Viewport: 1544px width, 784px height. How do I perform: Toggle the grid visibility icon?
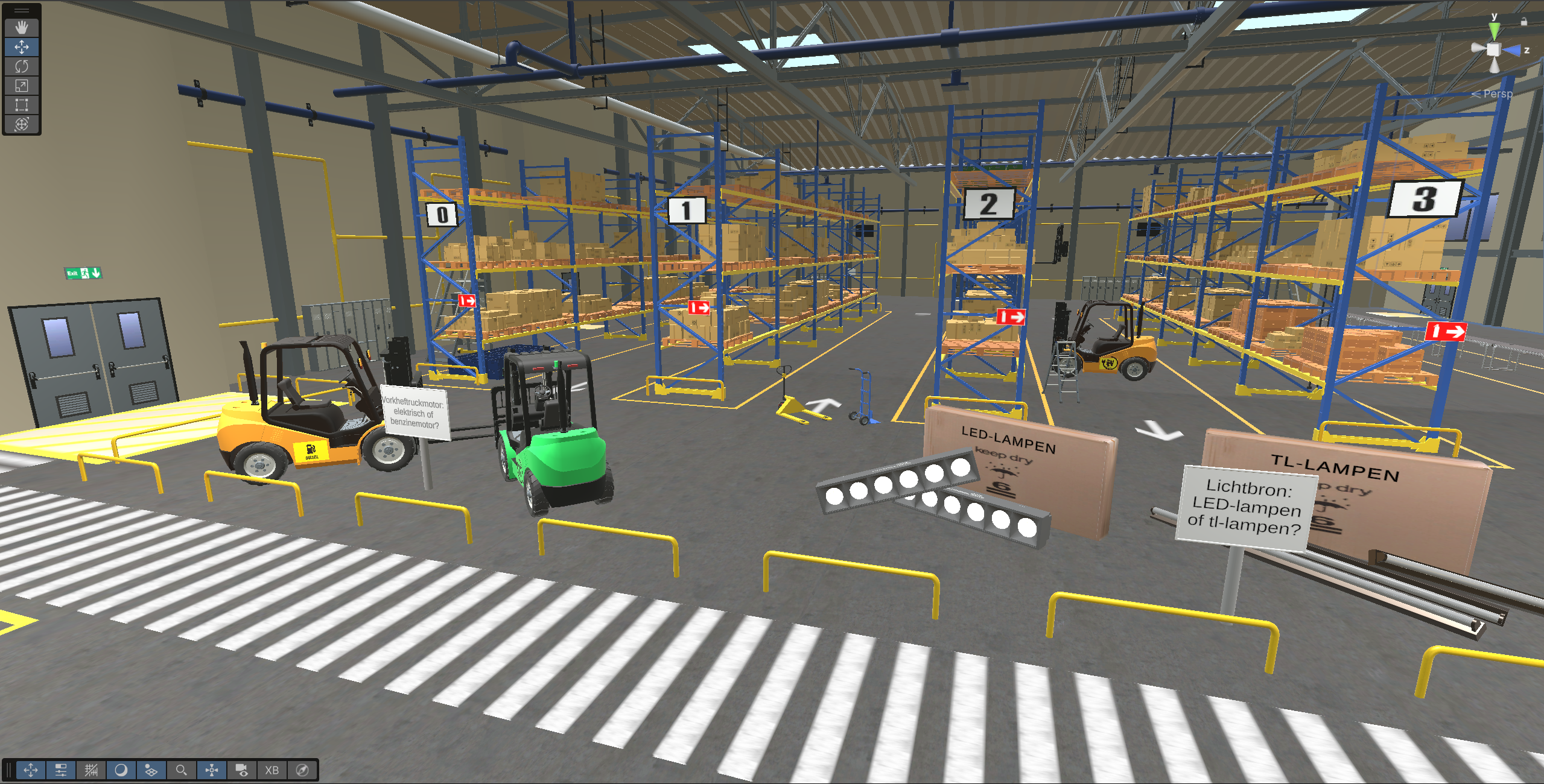click(x=91, y=770)
